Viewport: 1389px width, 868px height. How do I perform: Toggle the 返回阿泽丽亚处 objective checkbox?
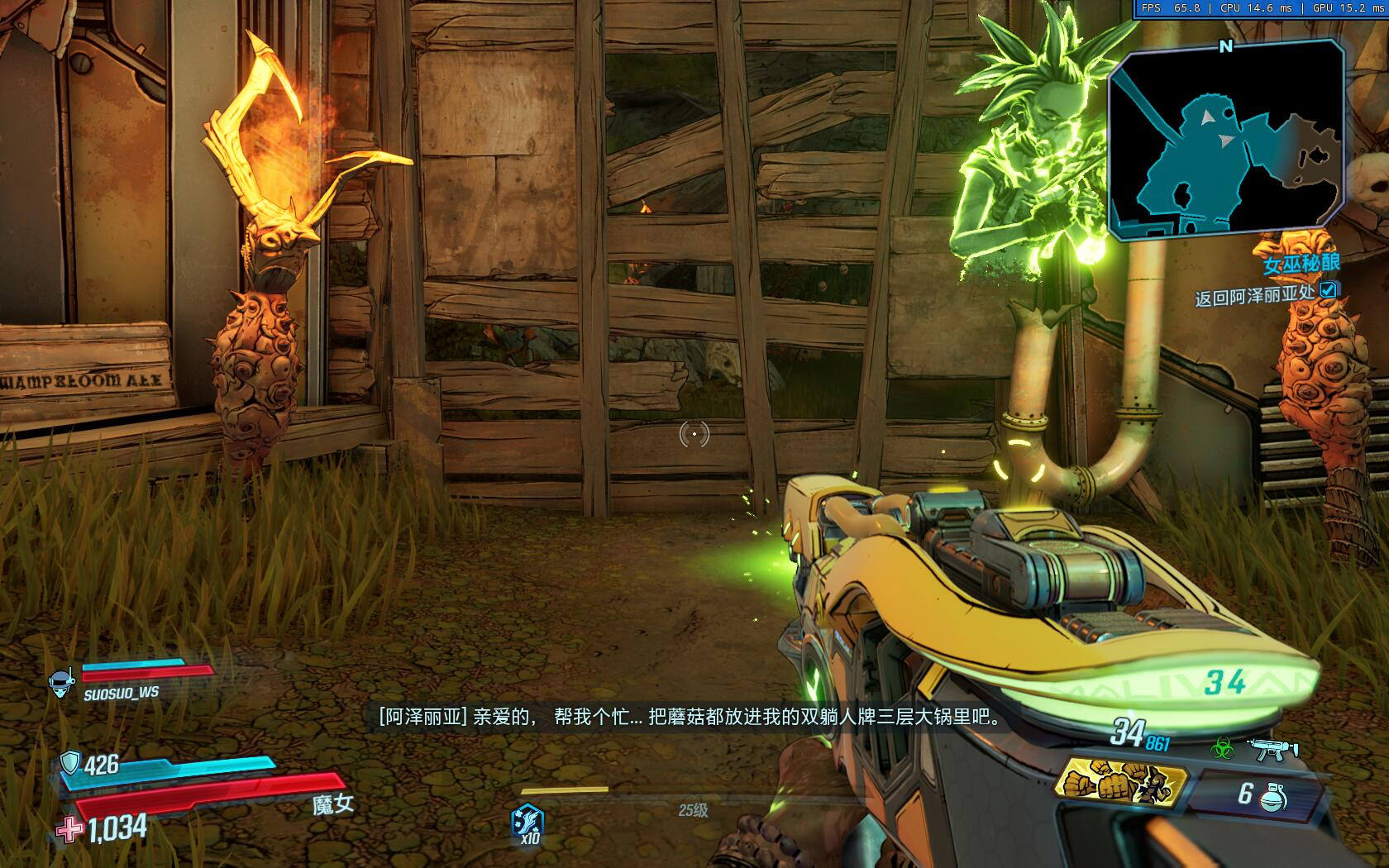1327,290
